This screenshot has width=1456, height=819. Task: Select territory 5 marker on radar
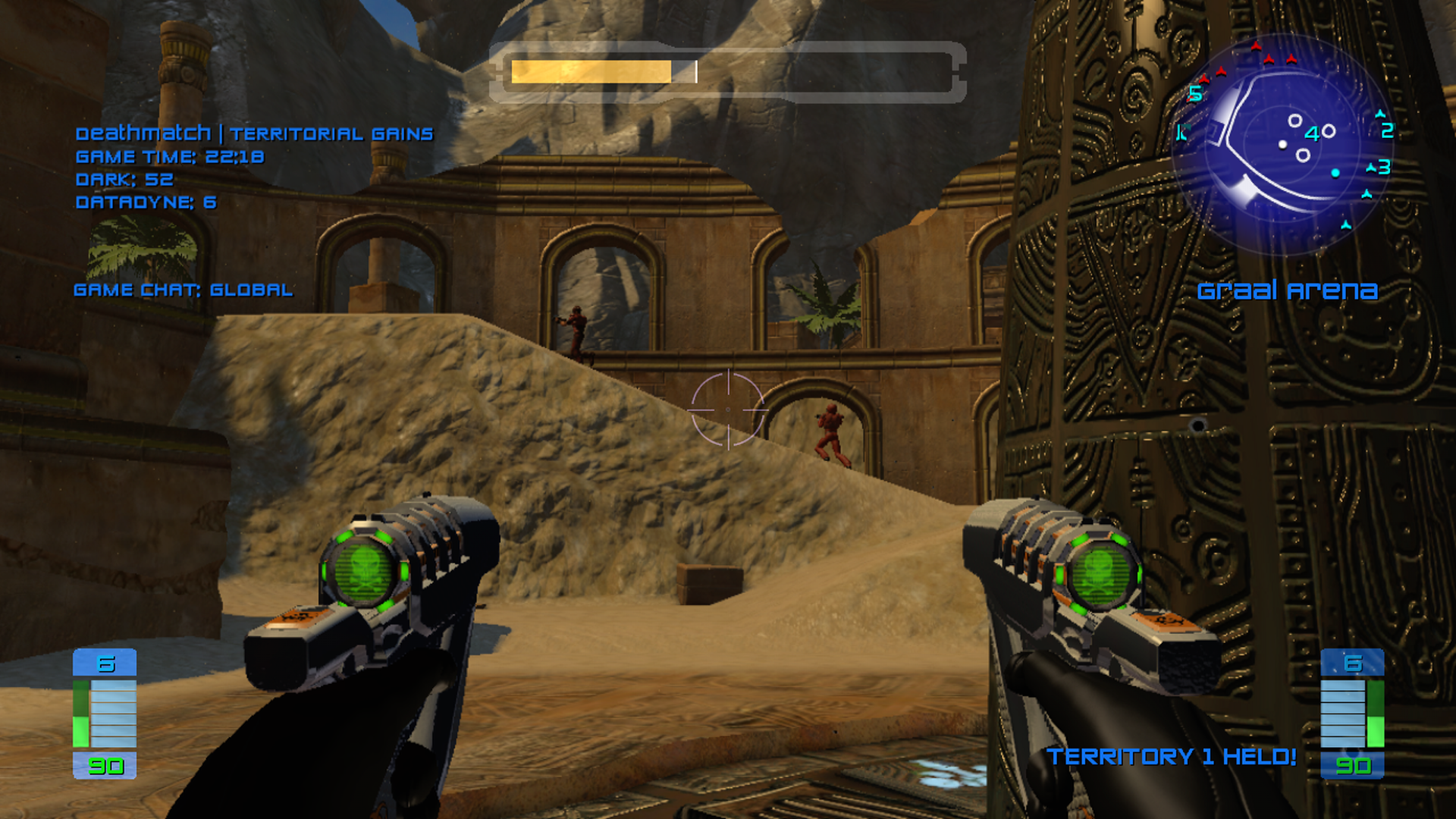(1196, 93)
